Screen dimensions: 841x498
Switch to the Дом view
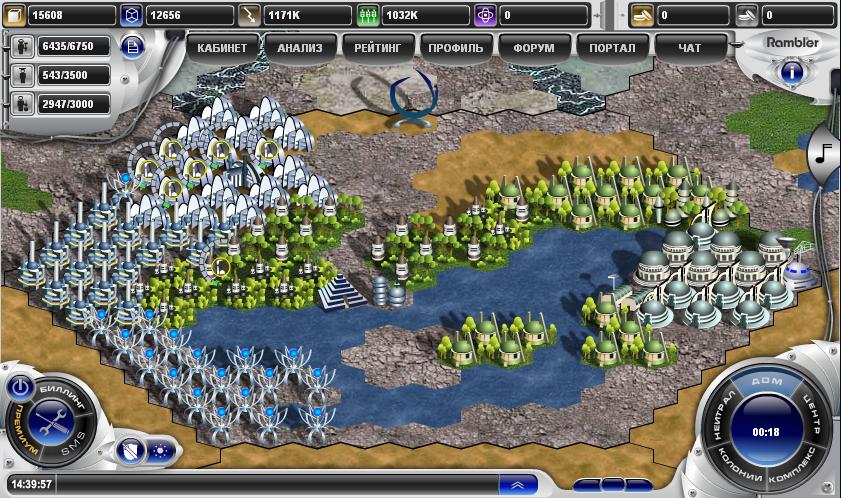(769, 380)
